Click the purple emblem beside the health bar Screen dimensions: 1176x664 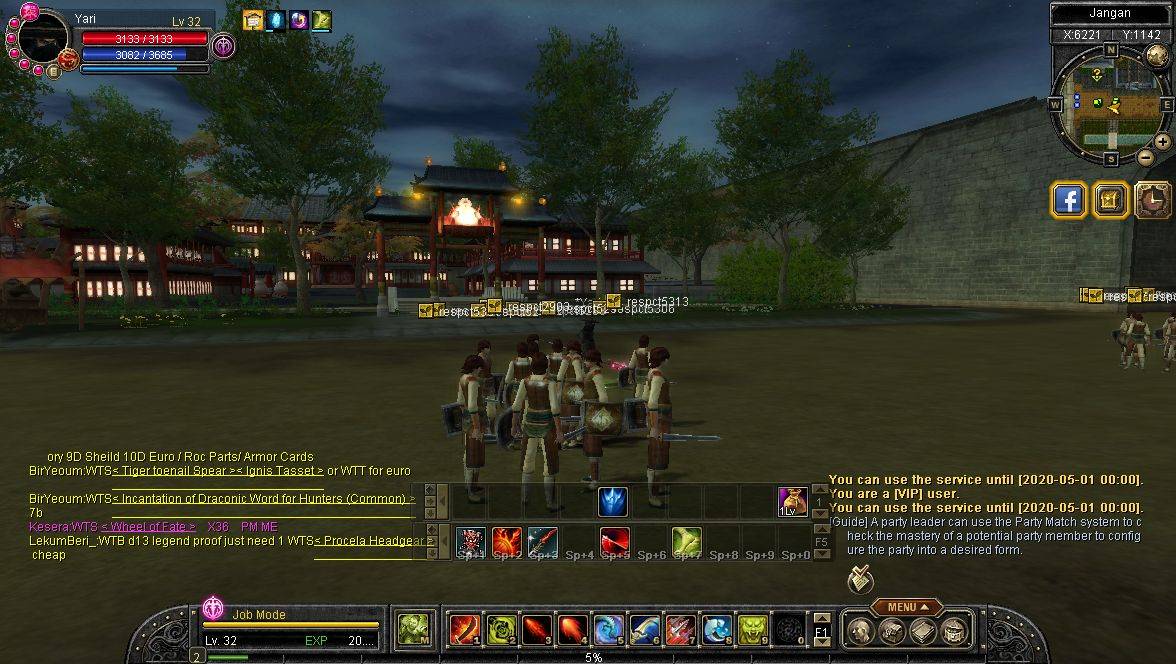(x=222, y=46)
